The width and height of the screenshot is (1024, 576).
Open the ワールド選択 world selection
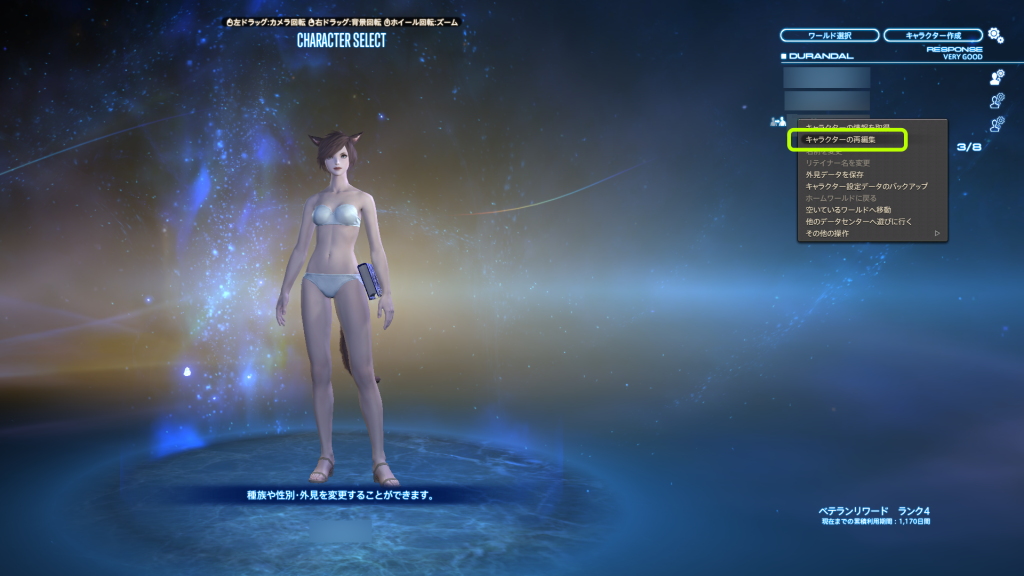click(x=829, y=35)
